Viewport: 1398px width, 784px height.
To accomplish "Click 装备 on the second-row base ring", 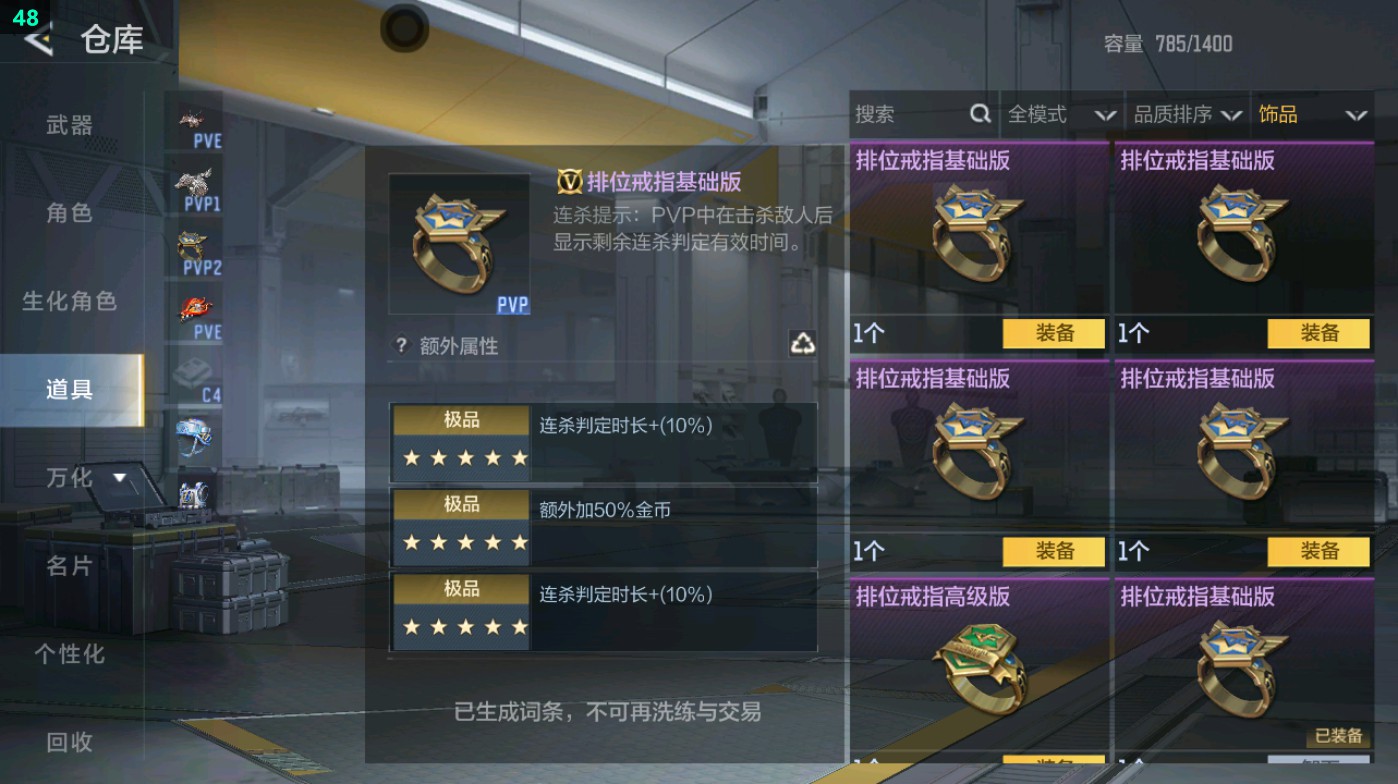I will point(1051,551).
